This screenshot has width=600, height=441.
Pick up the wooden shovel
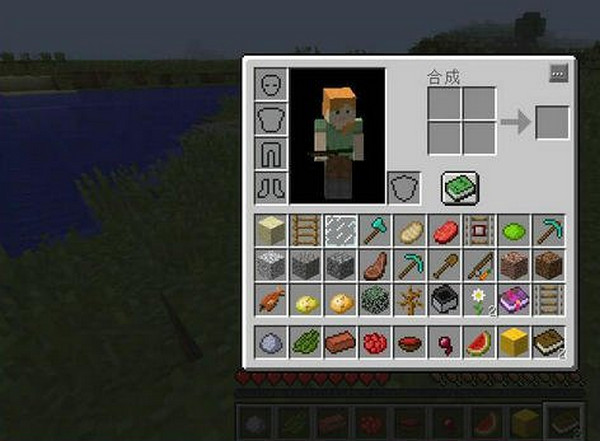(444, 265)
